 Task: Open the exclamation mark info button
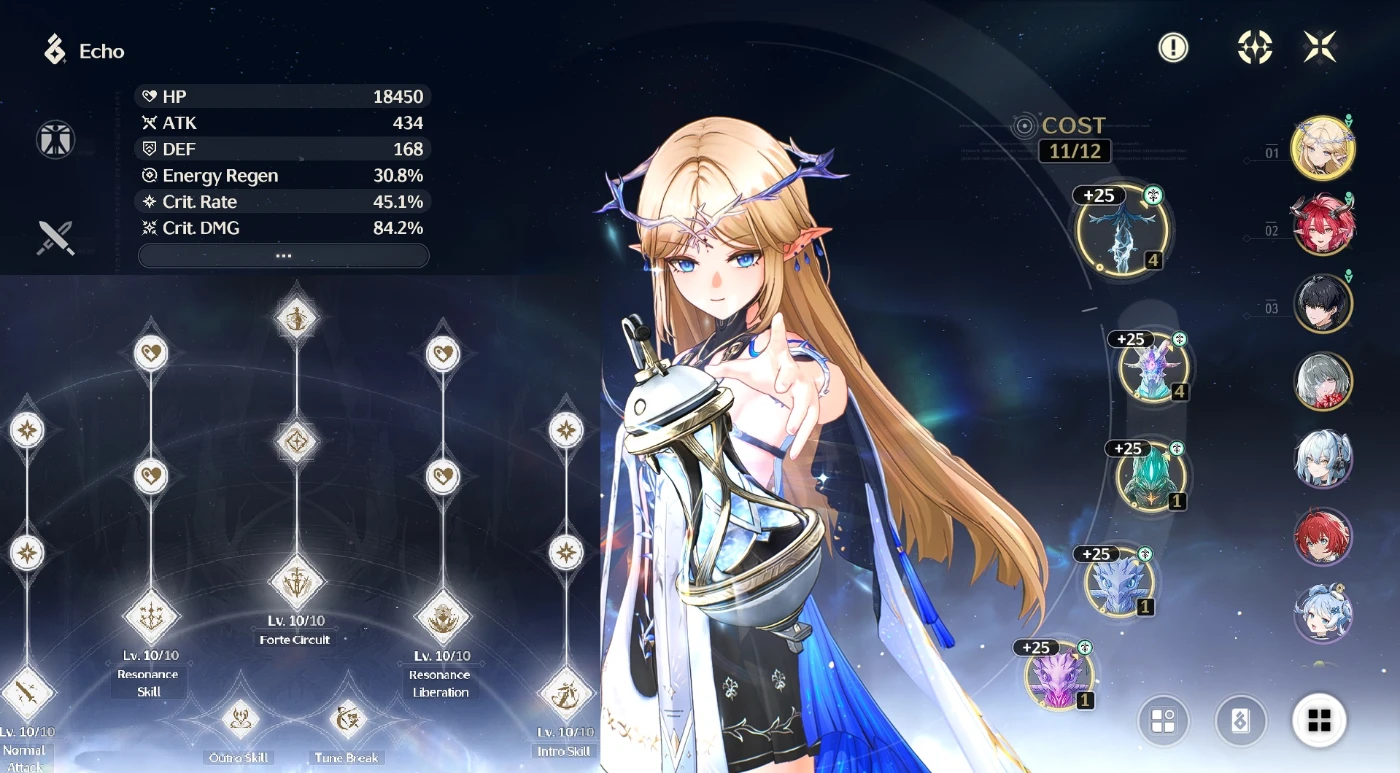[x=1173, y=47]
